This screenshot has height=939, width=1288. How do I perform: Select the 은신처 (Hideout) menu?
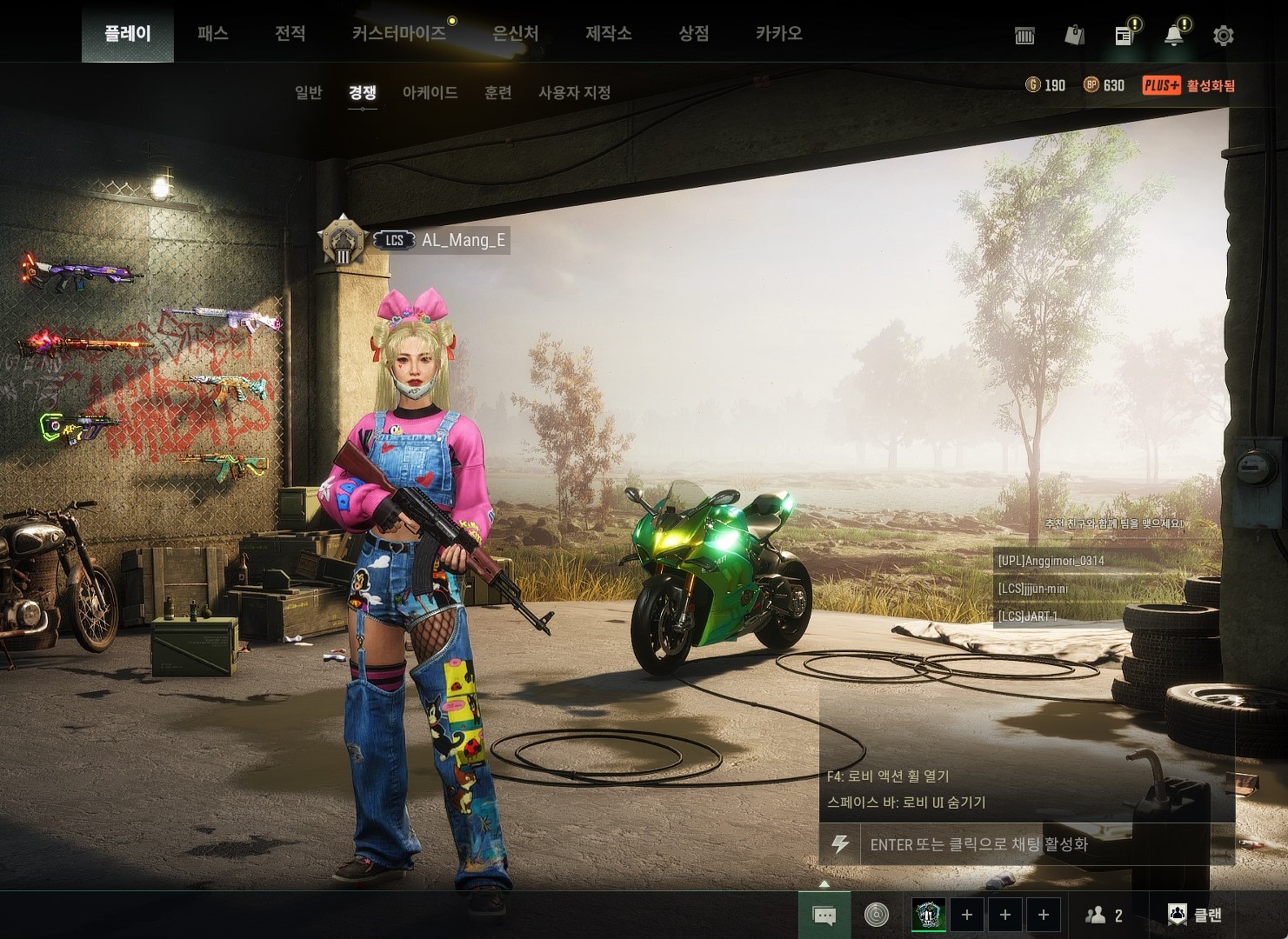[x=515, y=34]
